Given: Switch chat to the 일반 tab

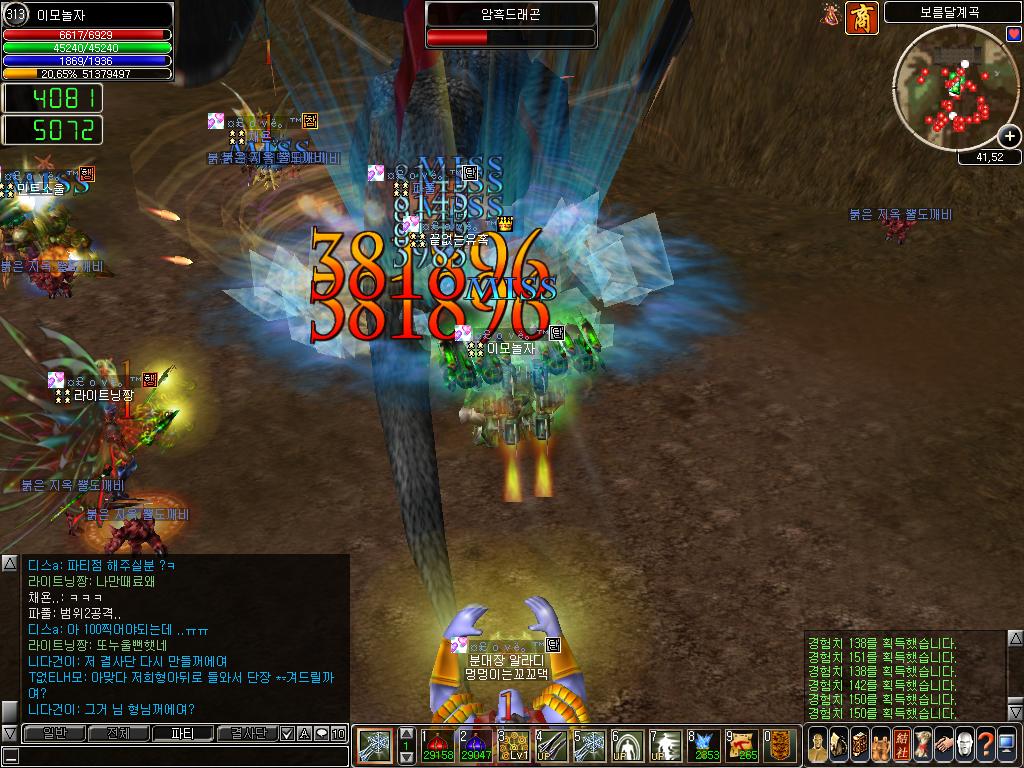Looking at the screenshot, I should tap(54, 733).
